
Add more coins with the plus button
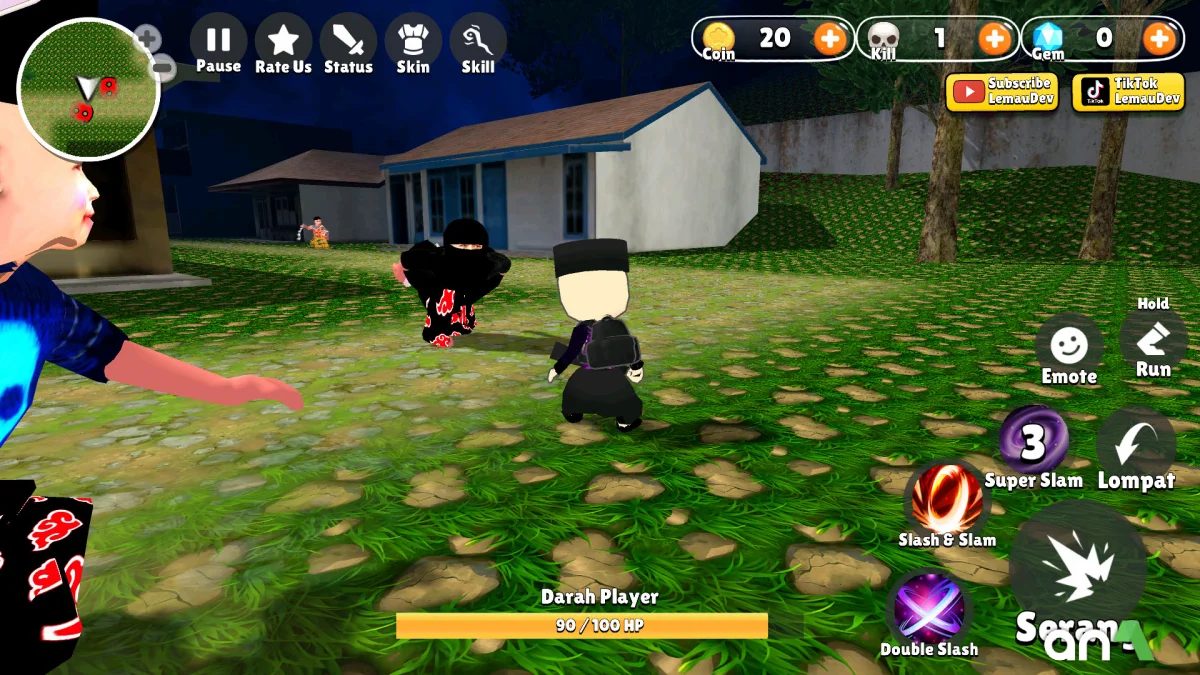[829, 39]
